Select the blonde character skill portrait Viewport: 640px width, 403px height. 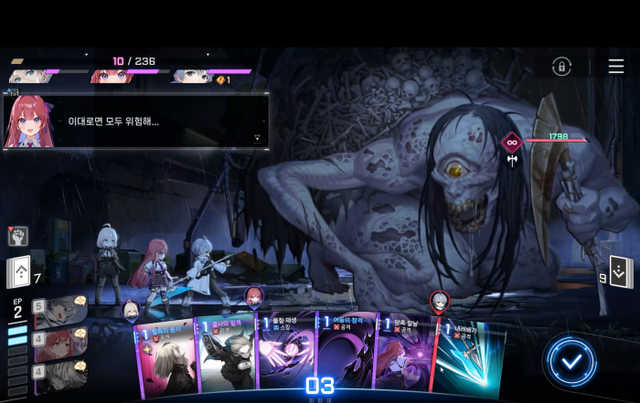(62, 376)
